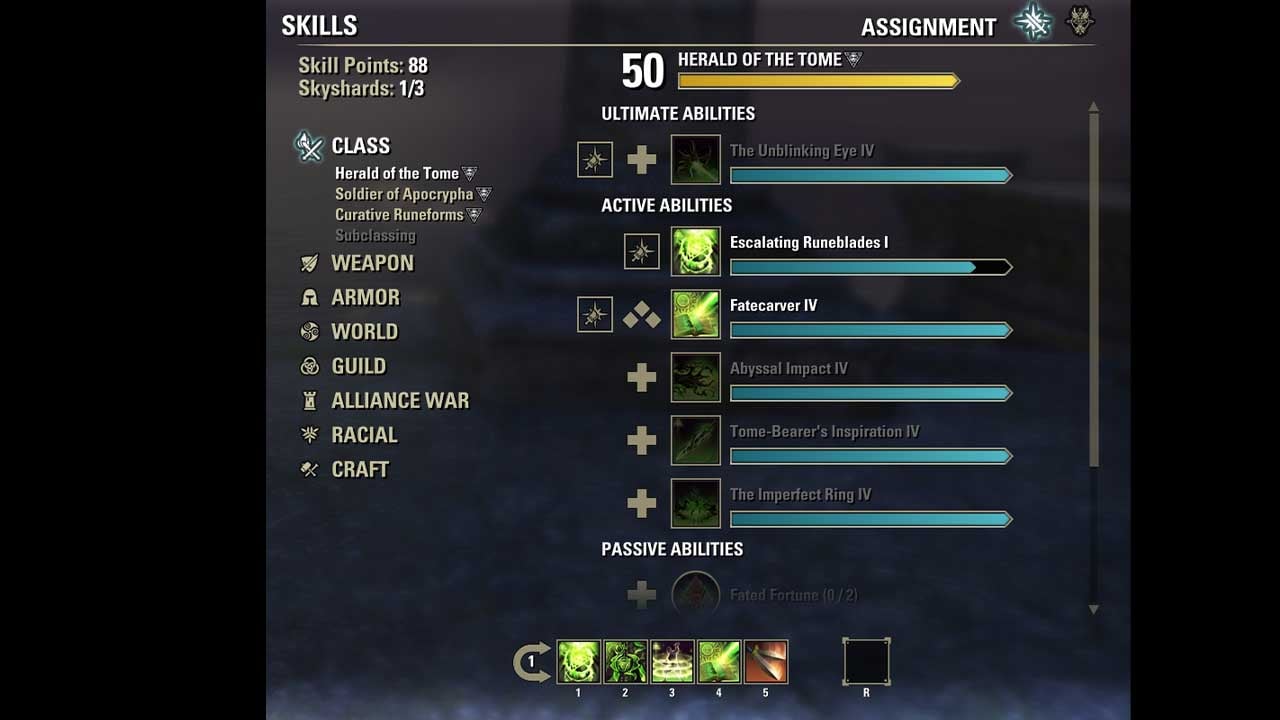Select the Herald of the Tome skill line
This screenshot has width=1280, height=720.
point(397,173)
